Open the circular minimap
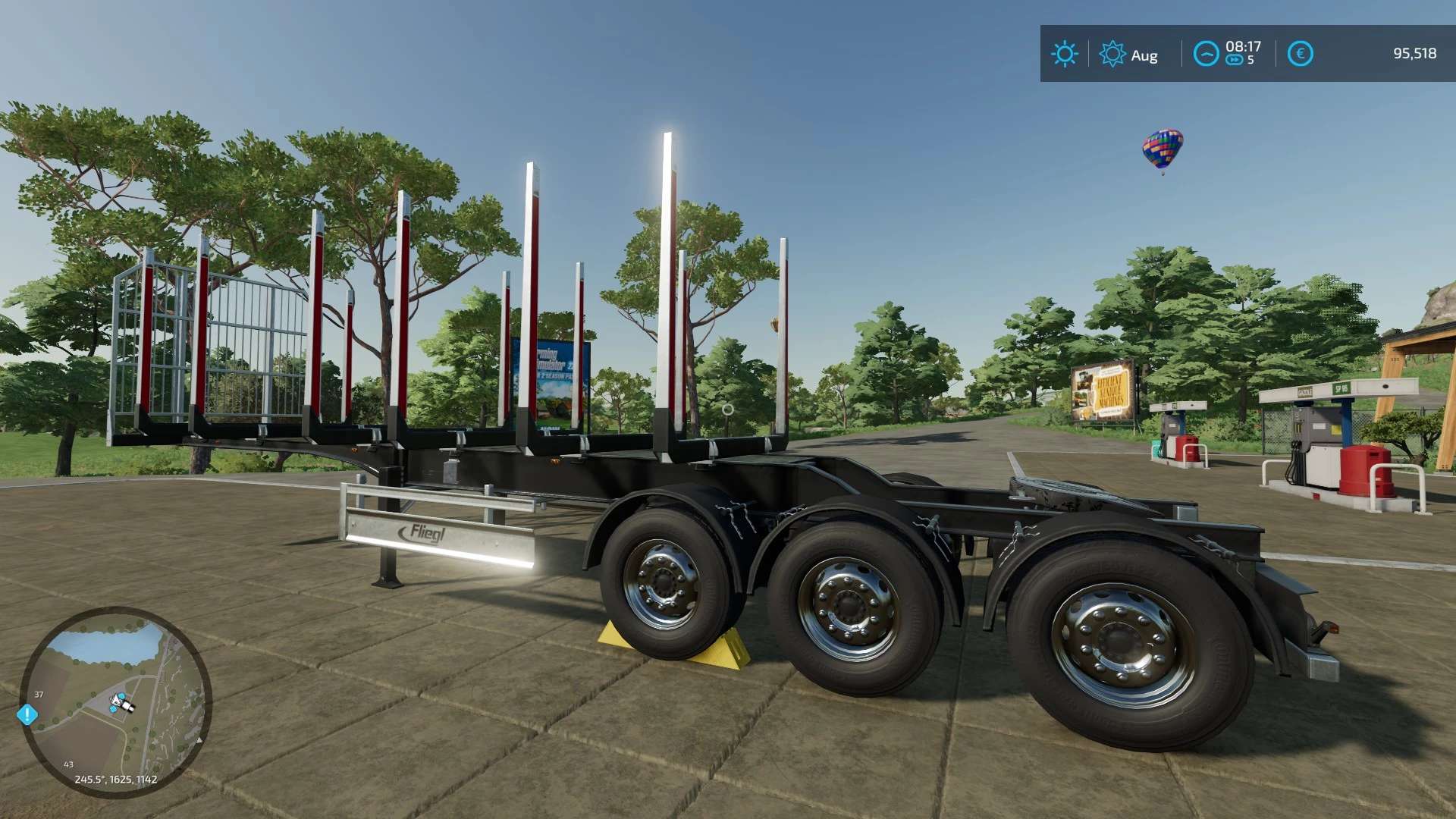This screenshot has width=1456, height=819. (115, 701)
